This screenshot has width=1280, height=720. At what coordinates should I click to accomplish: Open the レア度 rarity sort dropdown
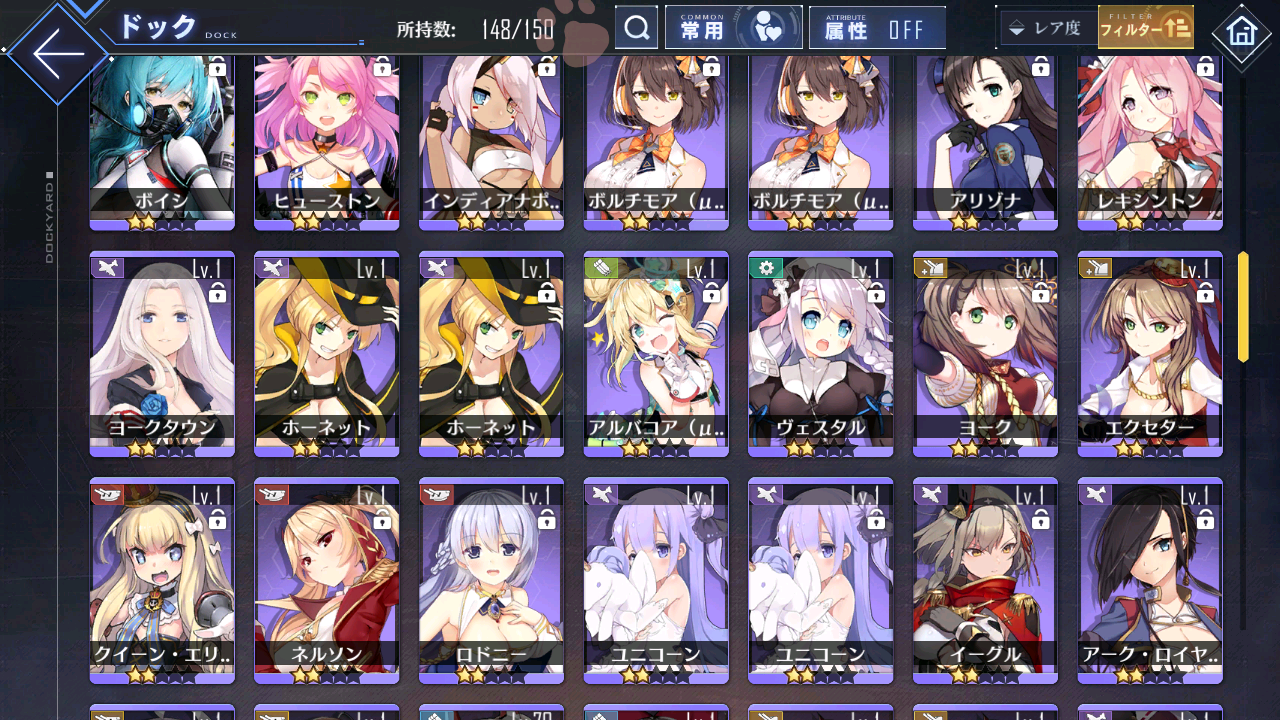(1046, 28)
